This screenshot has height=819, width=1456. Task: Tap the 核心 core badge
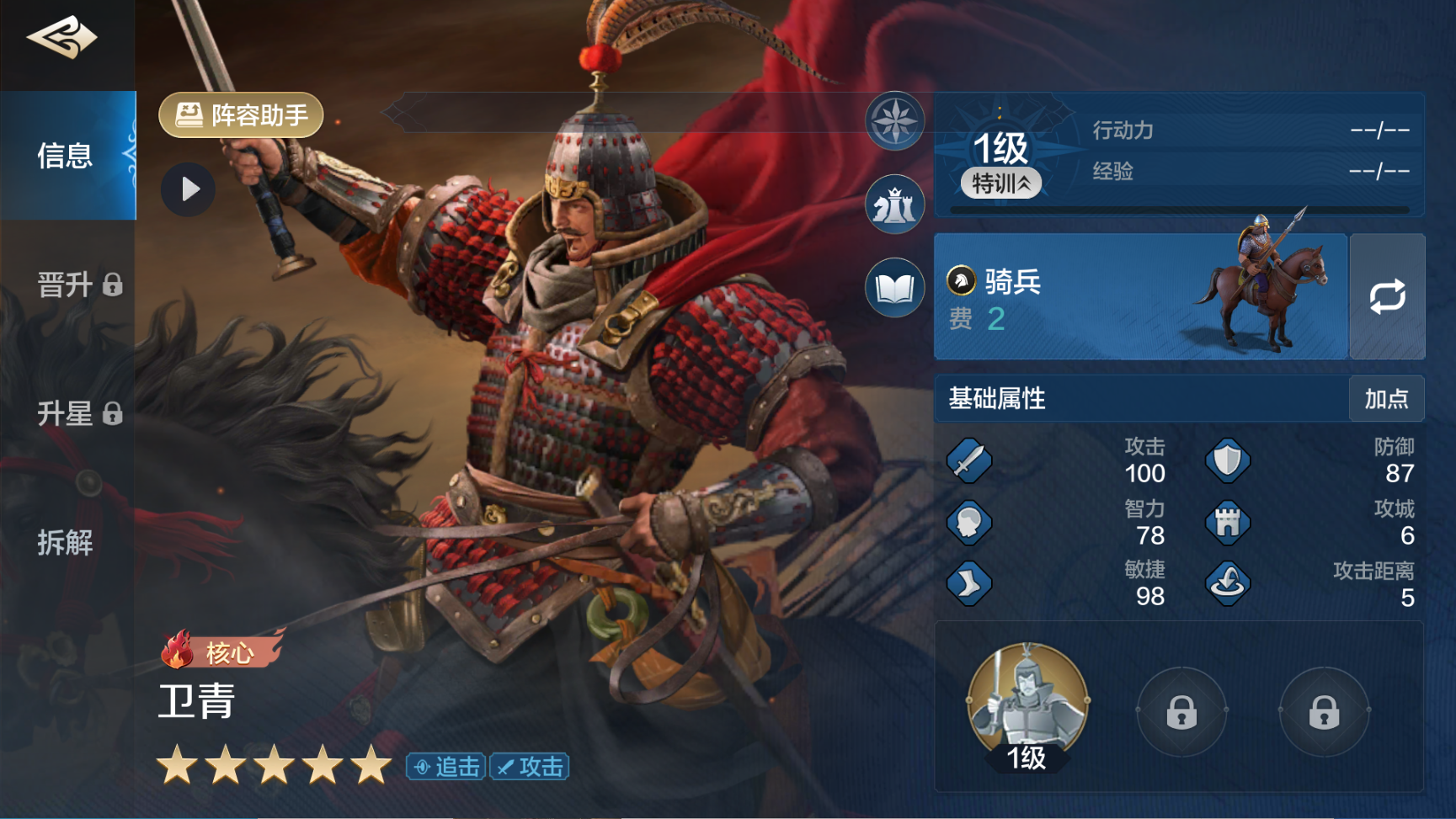click(x=221, y=651)
